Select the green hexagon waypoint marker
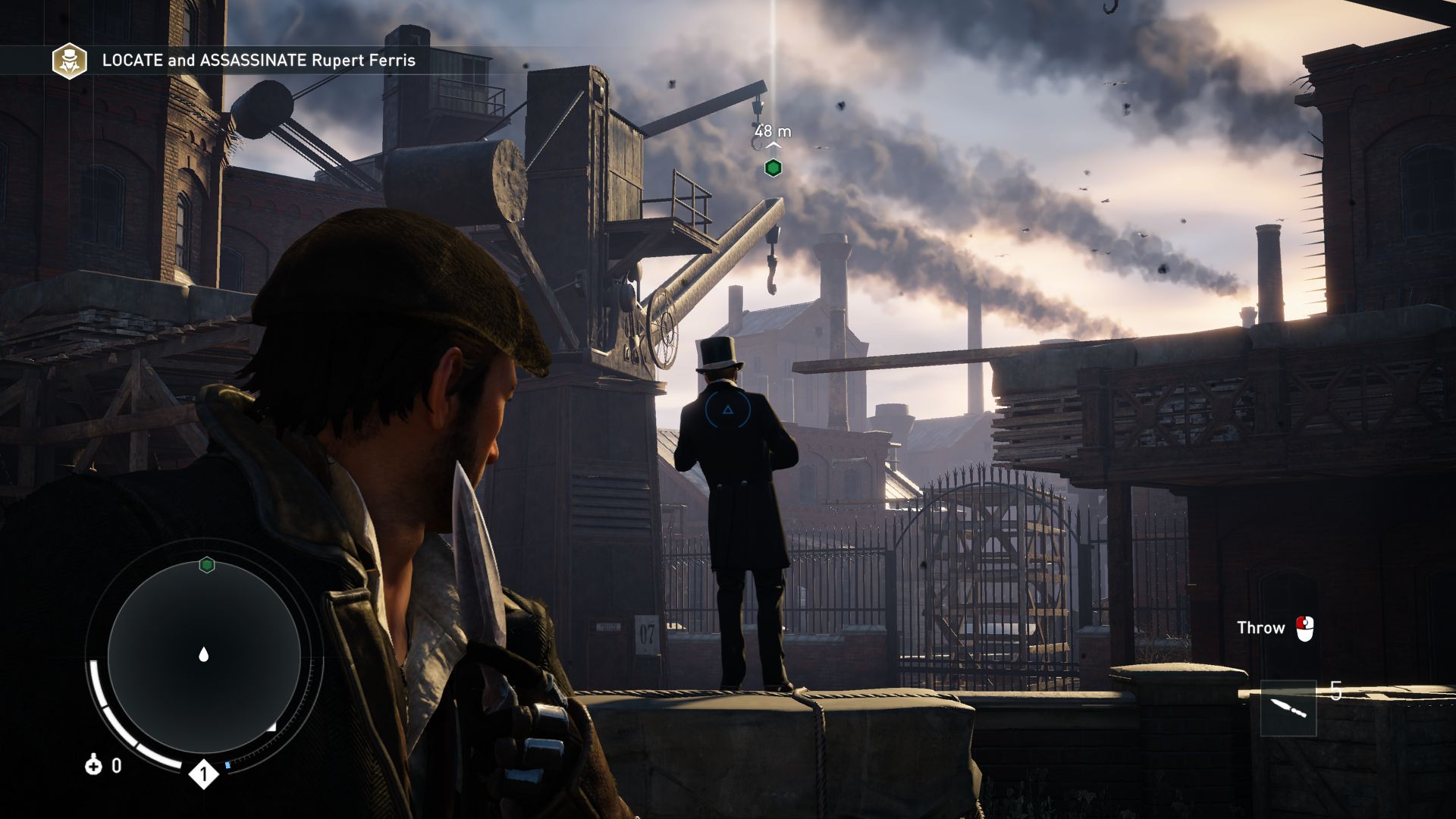Image resolution: width=1456 pixels, height=819 pixels. click(773, 168)
